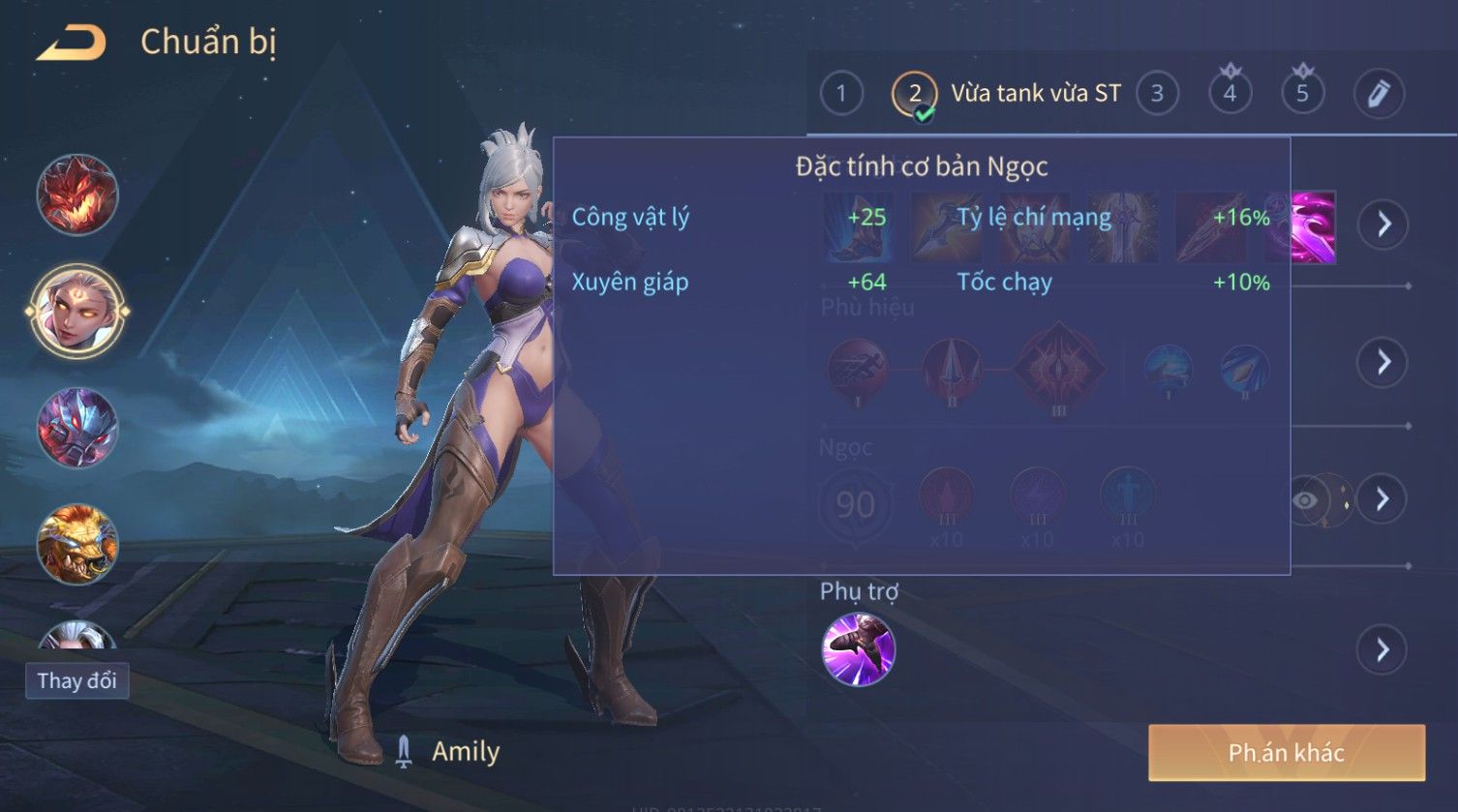Expand the equipment build row arrow

pos(1383,225)
